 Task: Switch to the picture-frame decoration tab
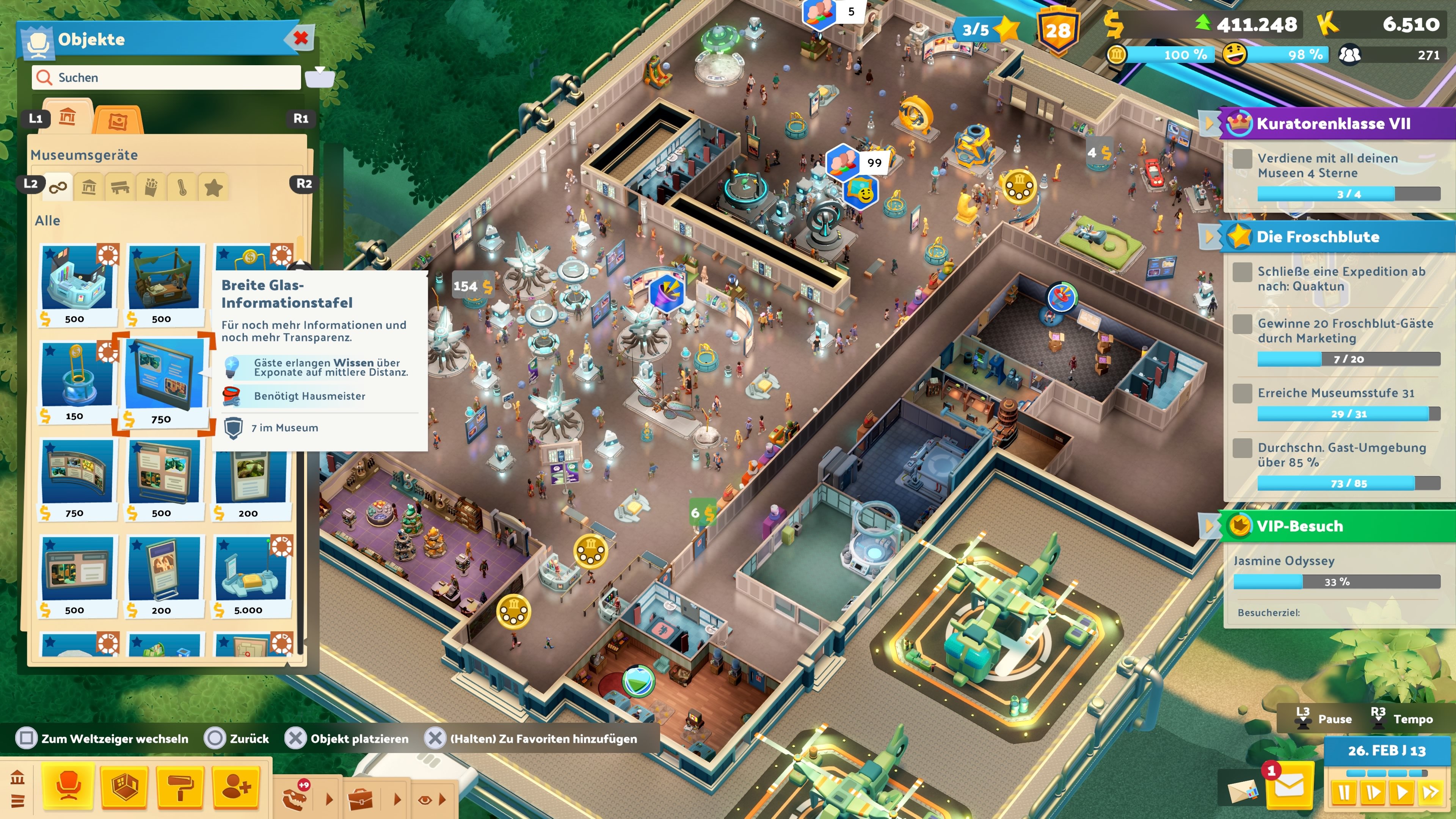click(118, 121)
